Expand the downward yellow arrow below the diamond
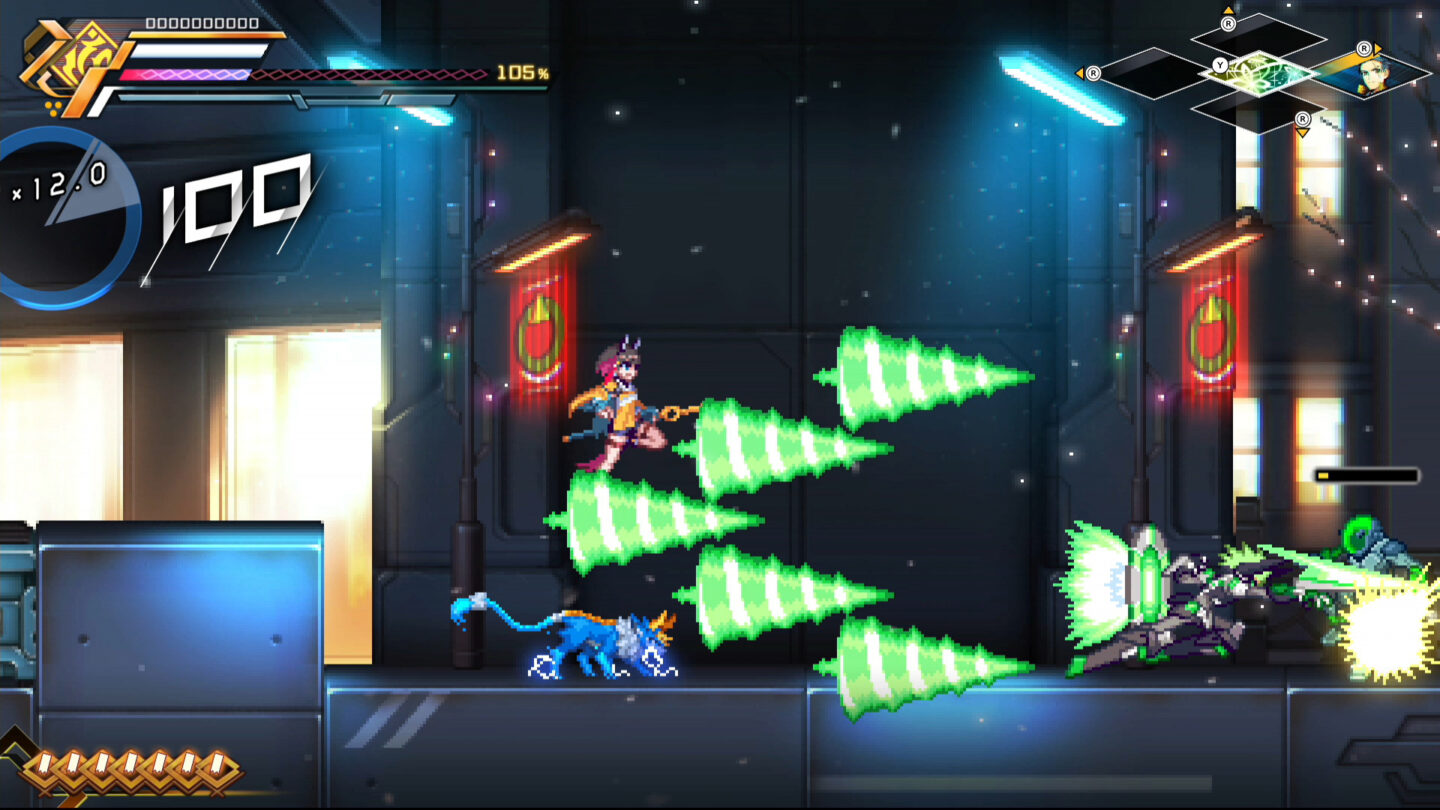 point(1303,131)
